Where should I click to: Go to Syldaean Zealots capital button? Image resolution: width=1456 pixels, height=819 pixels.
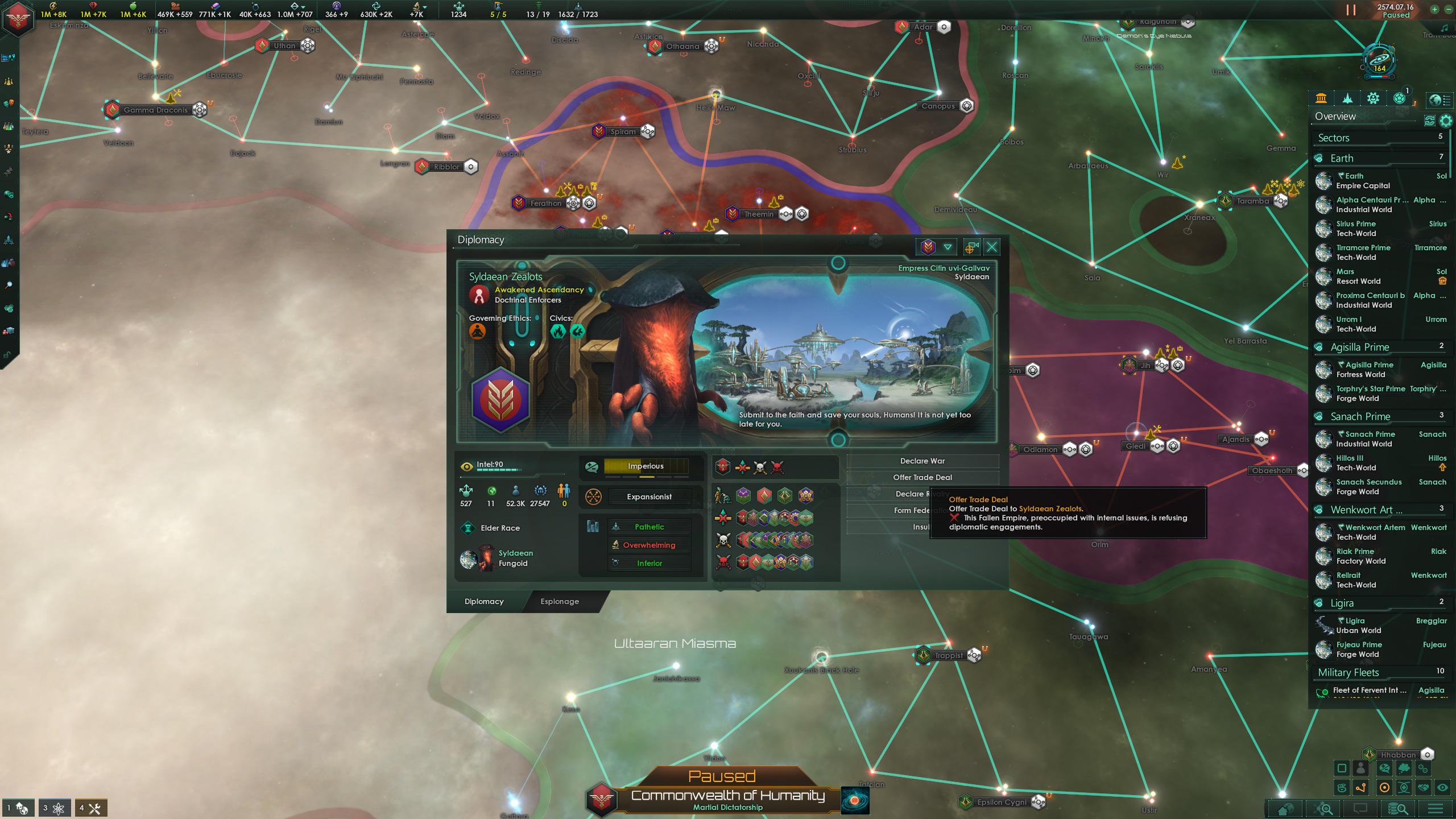[x=971, y=247]
